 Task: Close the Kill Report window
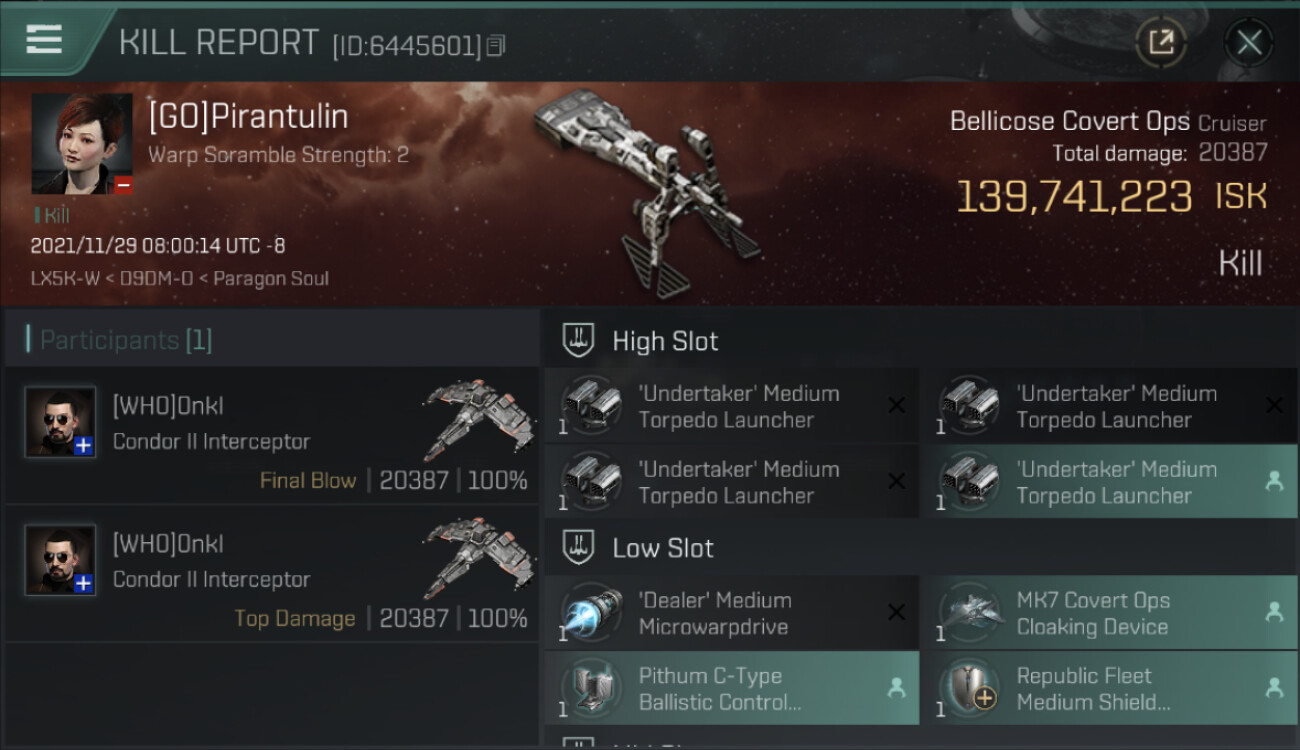[x=1248, y=42]
